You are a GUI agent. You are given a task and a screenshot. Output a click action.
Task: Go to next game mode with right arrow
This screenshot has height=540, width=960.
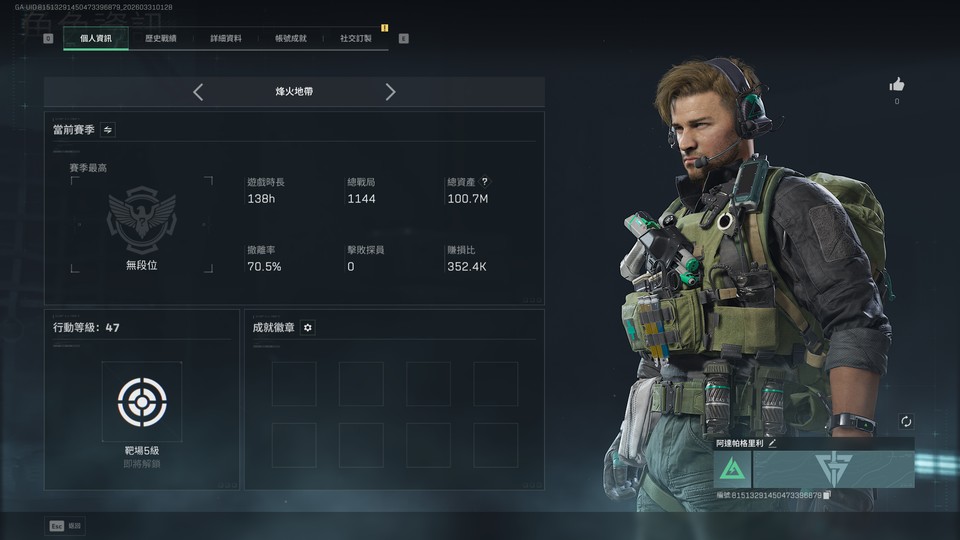(390, 92)
